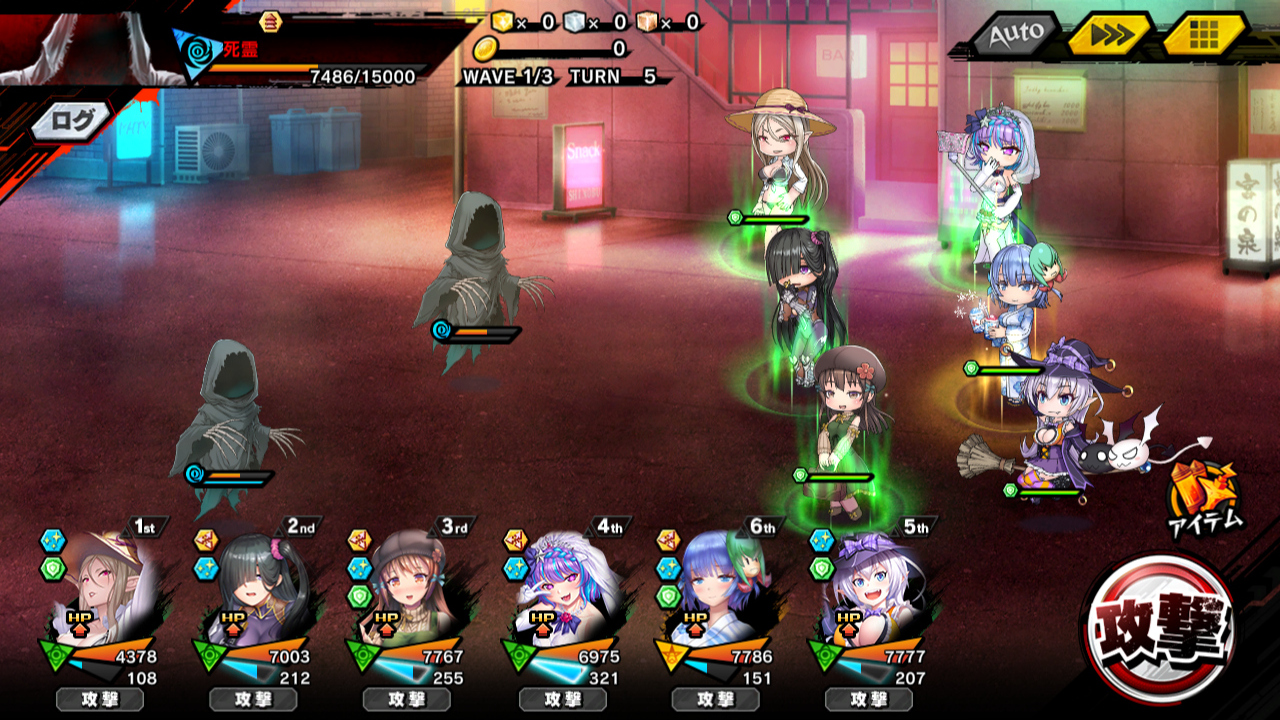Click 攻撃 command under the 4th character
1280x720 pixels.
pos(561,699)
